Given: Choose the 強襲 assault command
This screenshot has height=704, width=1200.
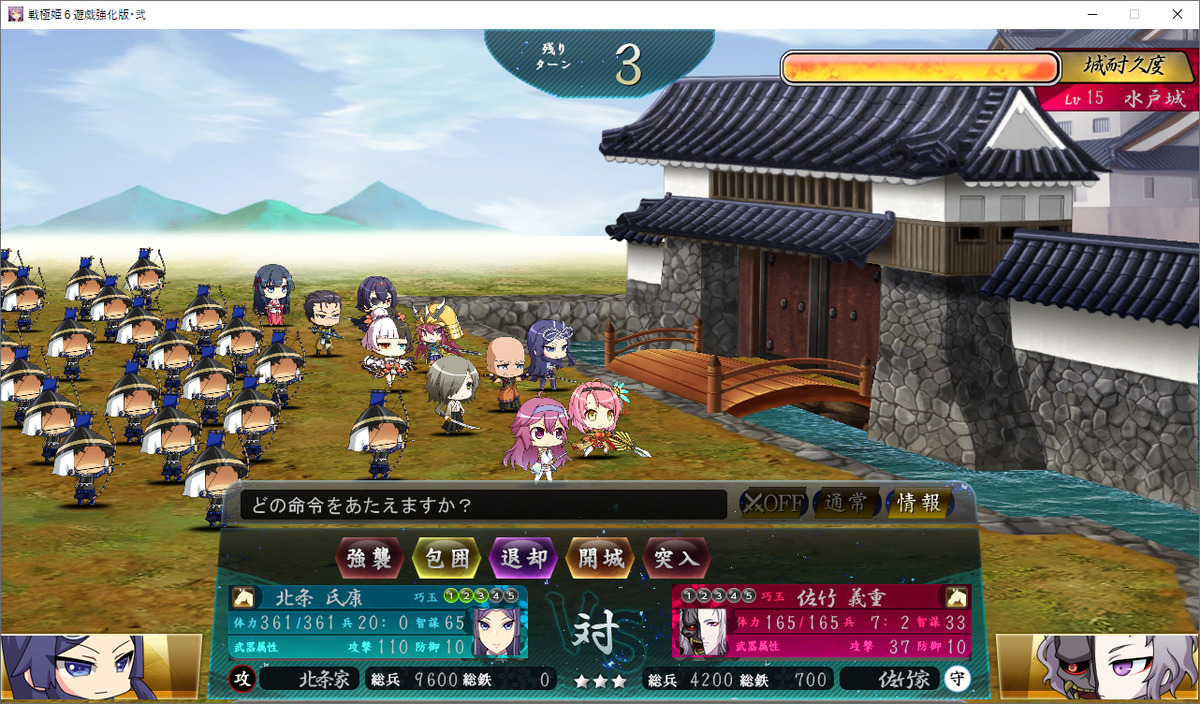Looking at the screenshot, I should coord(369,558).
